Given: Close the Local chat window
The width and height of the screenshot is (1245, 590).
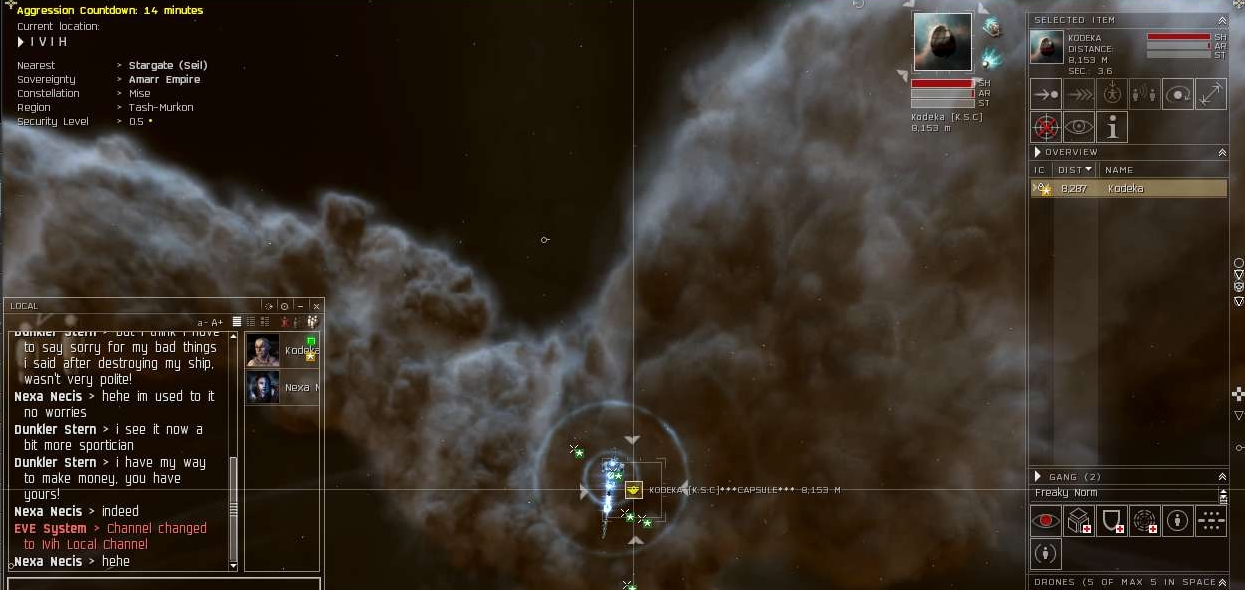Looking at the screenshot, I should point(316,306).
